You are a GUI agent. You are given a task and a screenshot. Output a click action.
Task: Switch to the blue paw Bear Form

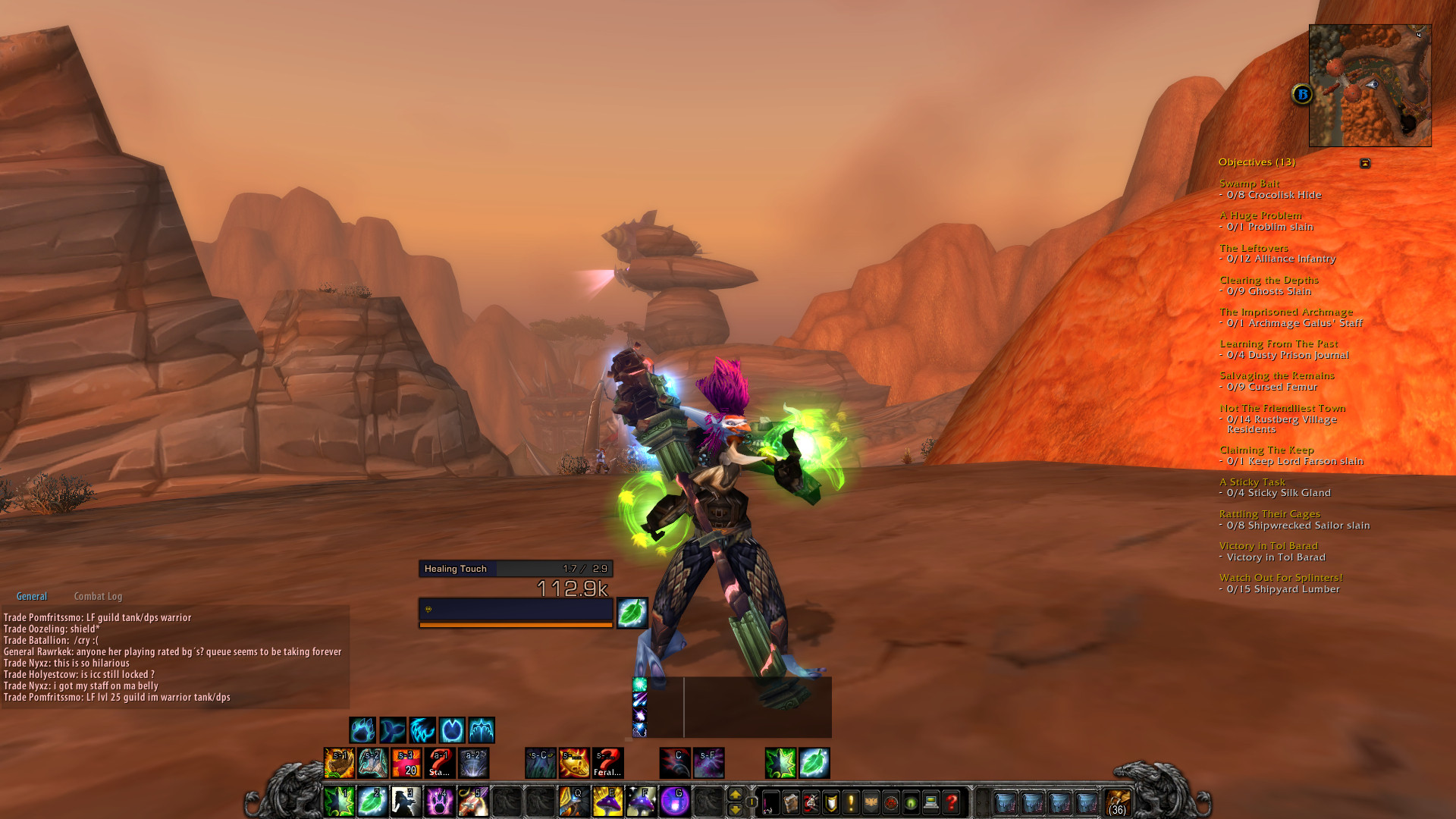pyautogui.click(x=362, y=730)
